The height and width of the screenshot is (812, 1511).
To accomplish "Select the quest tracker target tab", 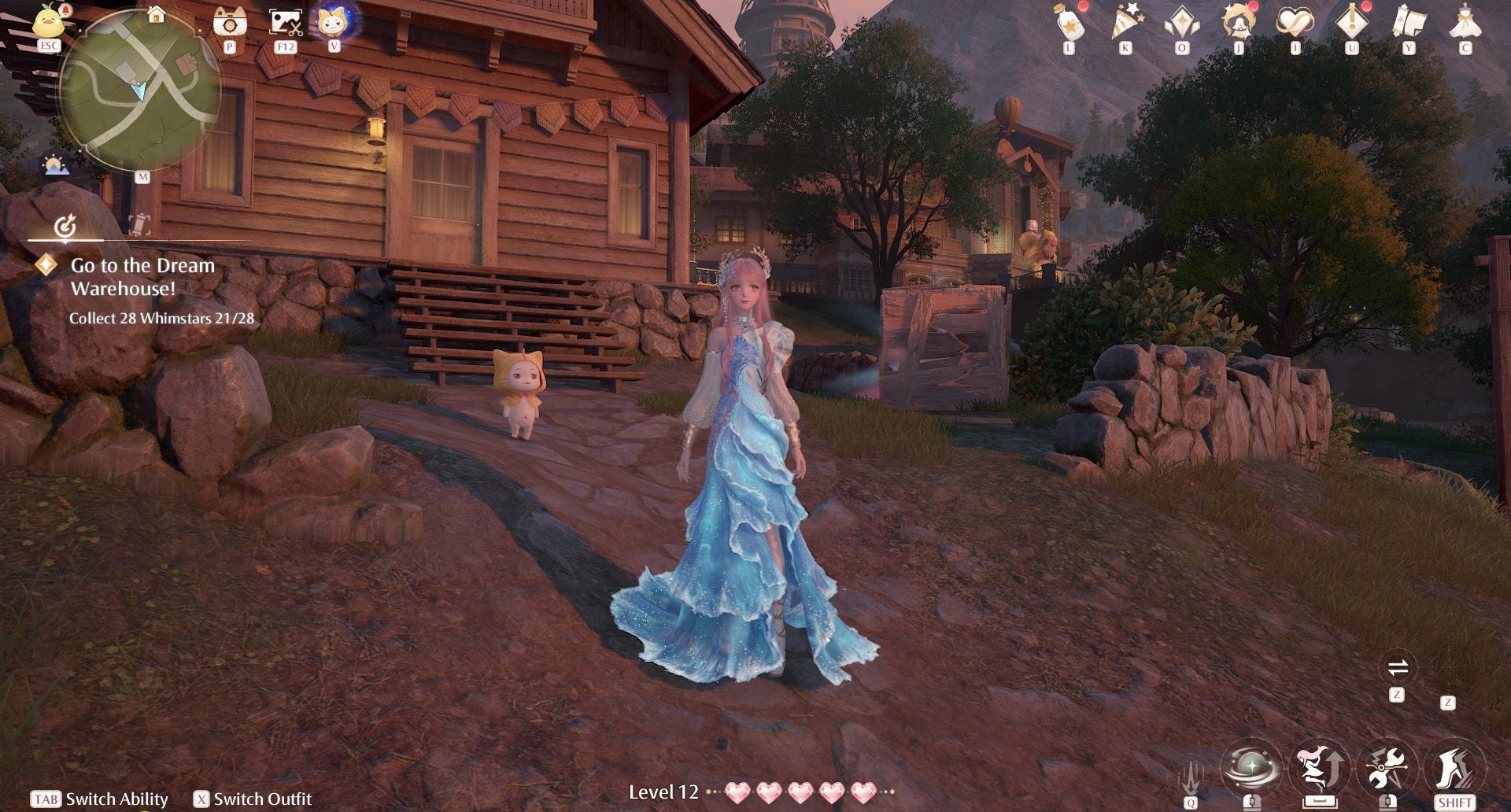I will tap(65, 227).
